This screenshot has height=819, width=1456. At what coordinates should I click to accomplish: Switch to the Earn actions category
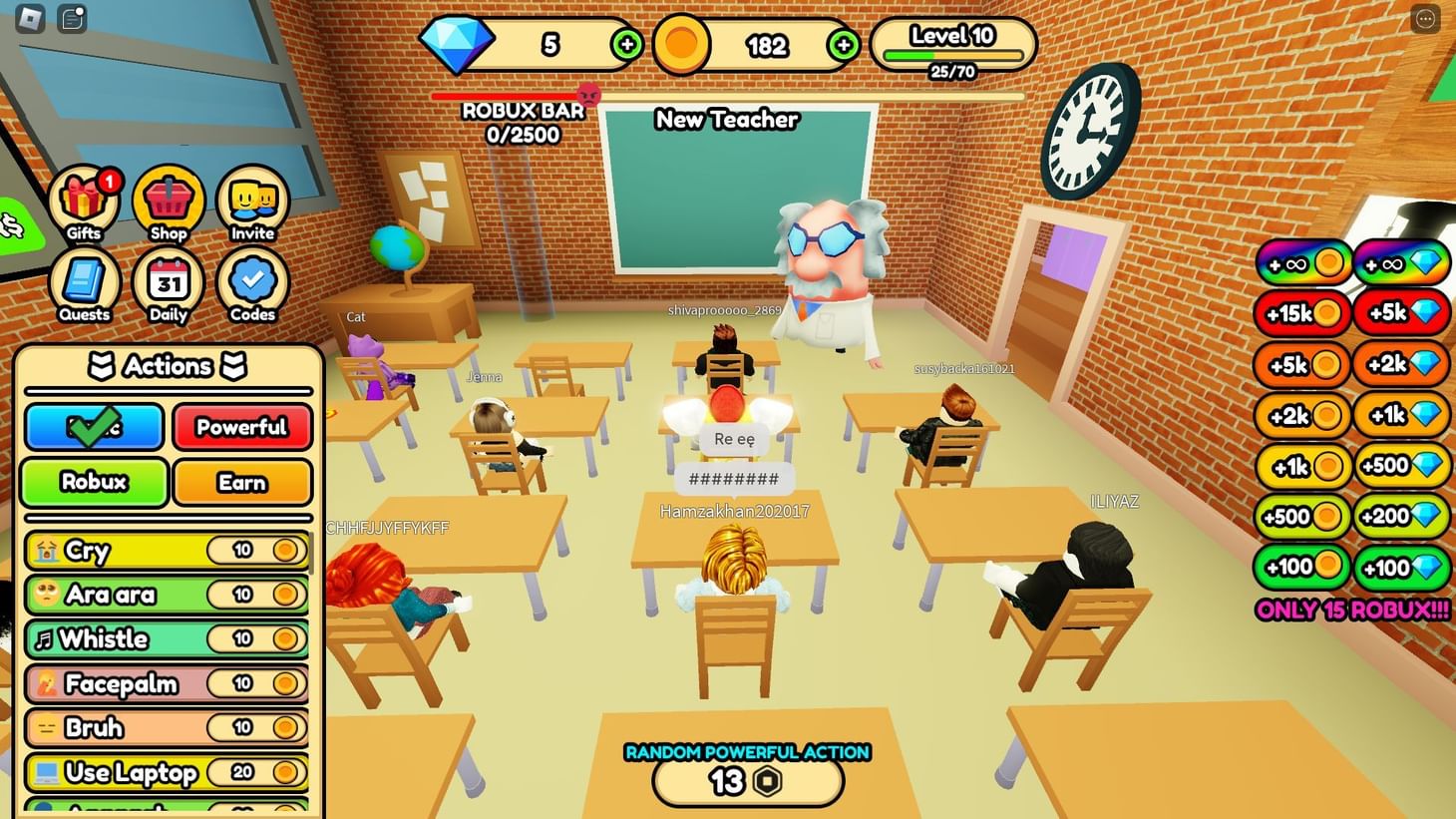click(242, 483)
